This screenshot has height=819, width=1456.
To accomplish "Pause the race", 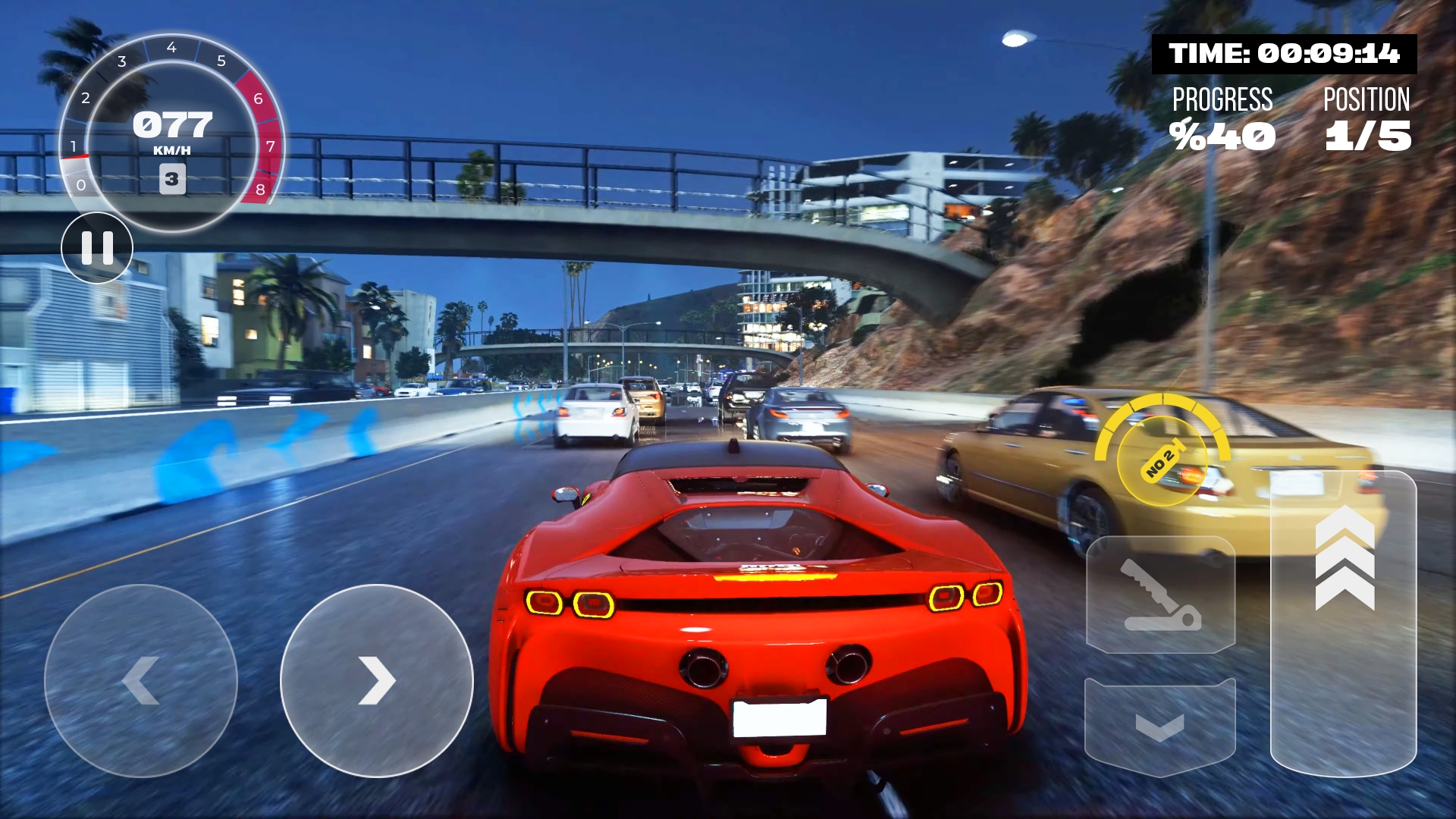I will [x=97, y=248].
